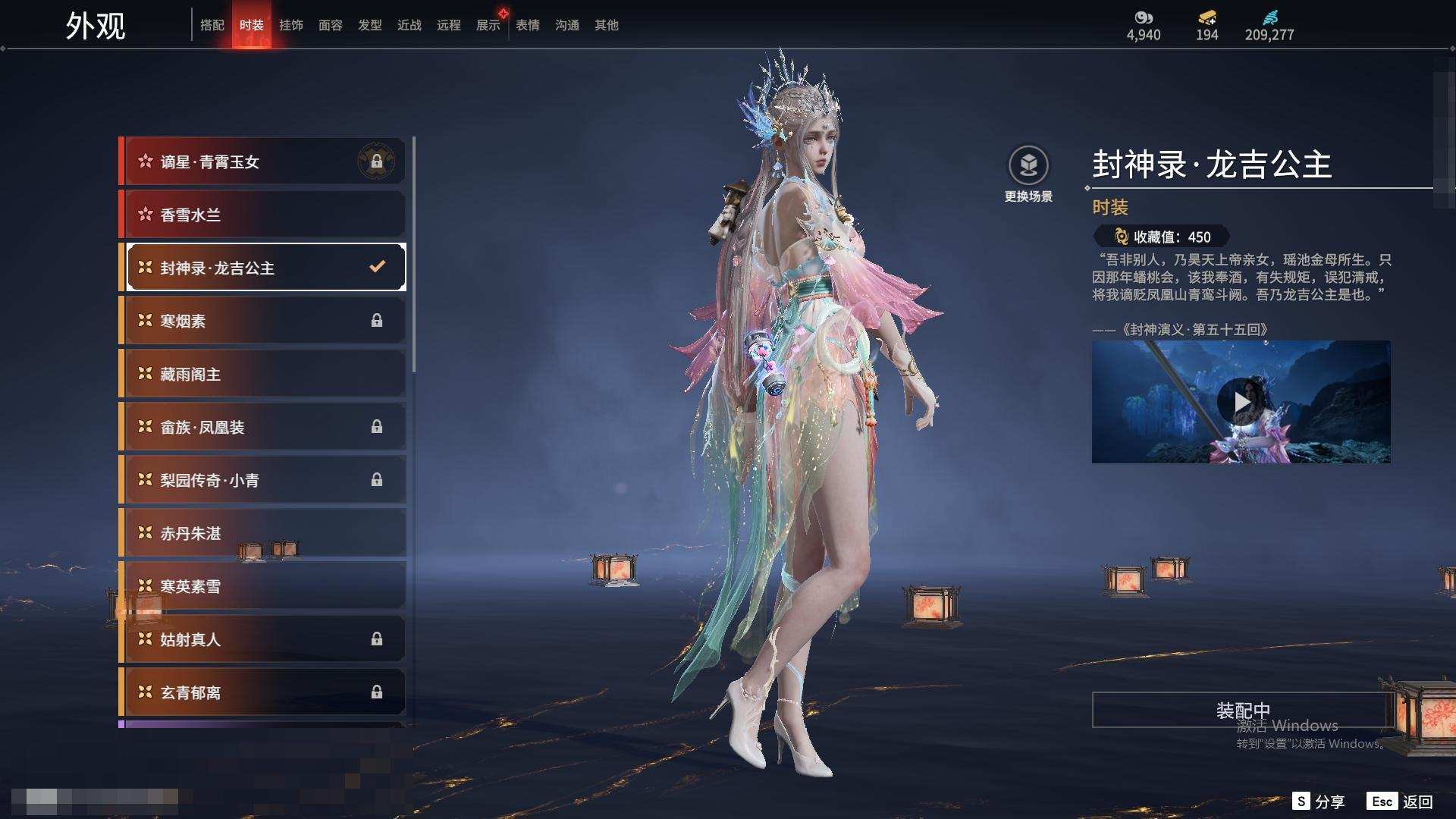Play the outfit preview video
This screenshot has height=819, width=1456.
coord(1239,402)
